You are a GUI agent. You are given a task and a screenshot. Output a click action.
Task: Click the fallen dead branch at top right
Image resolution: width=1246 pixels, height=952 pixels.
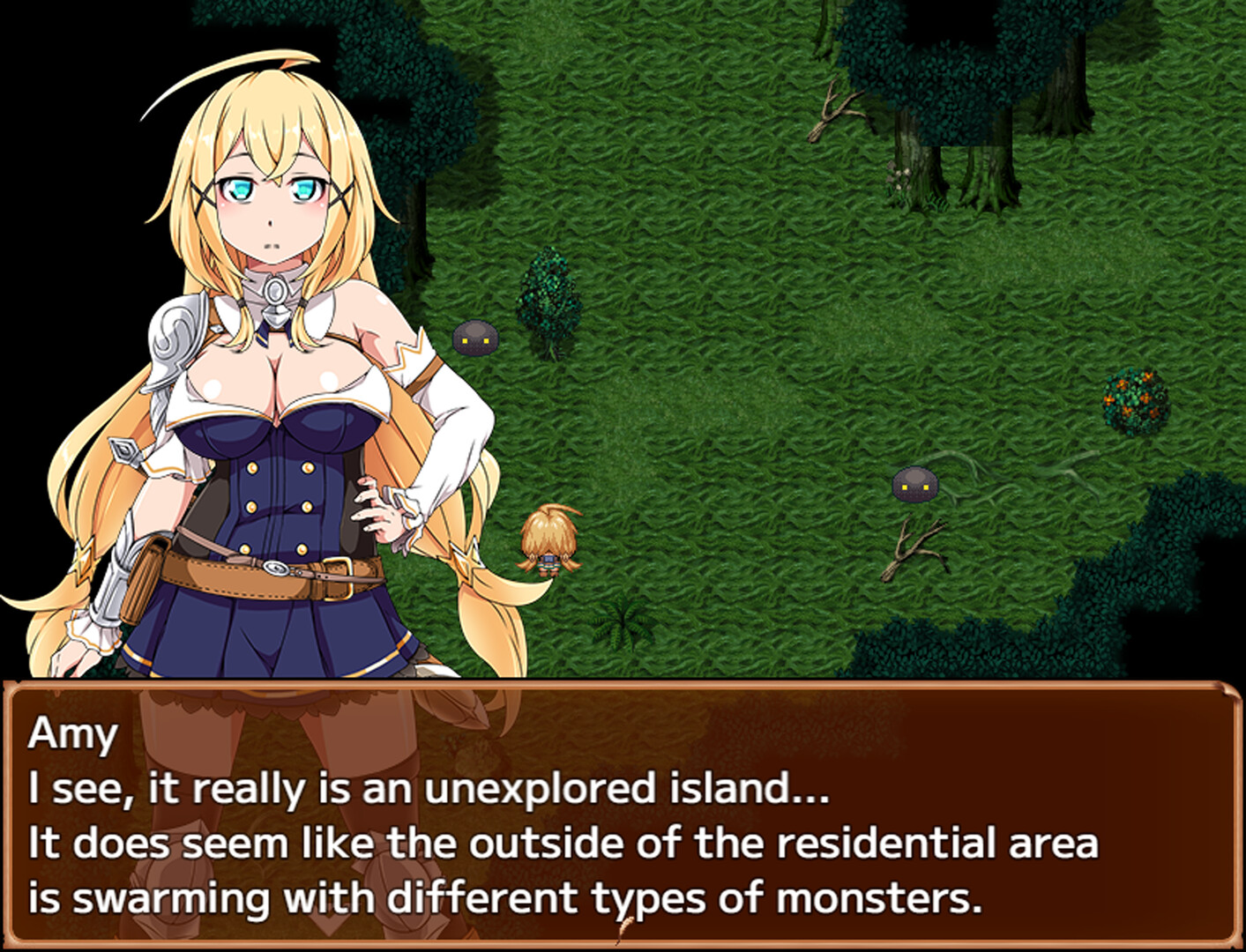coord(833,110)
